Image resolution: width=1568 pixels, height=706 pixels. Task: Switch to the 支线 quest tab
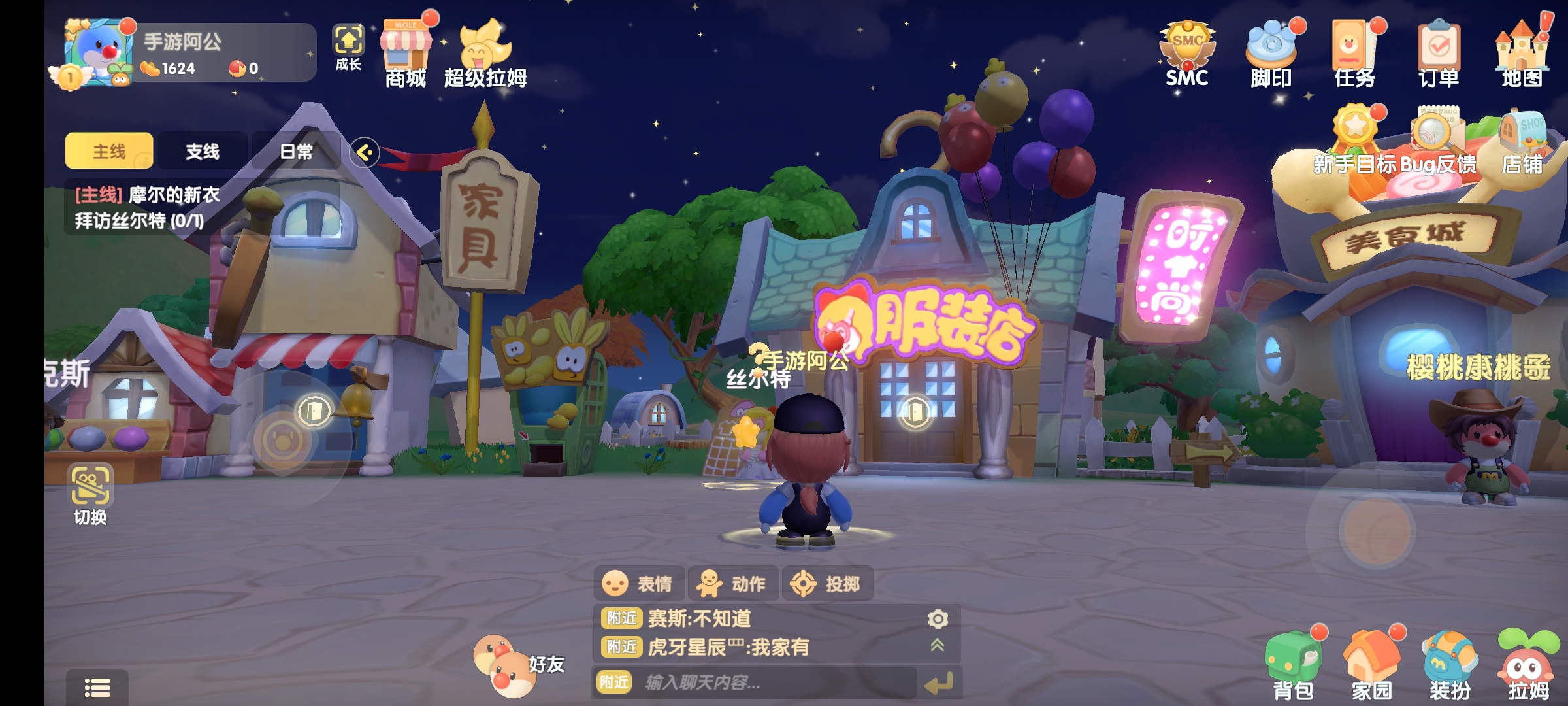click(x=202, y=150)
